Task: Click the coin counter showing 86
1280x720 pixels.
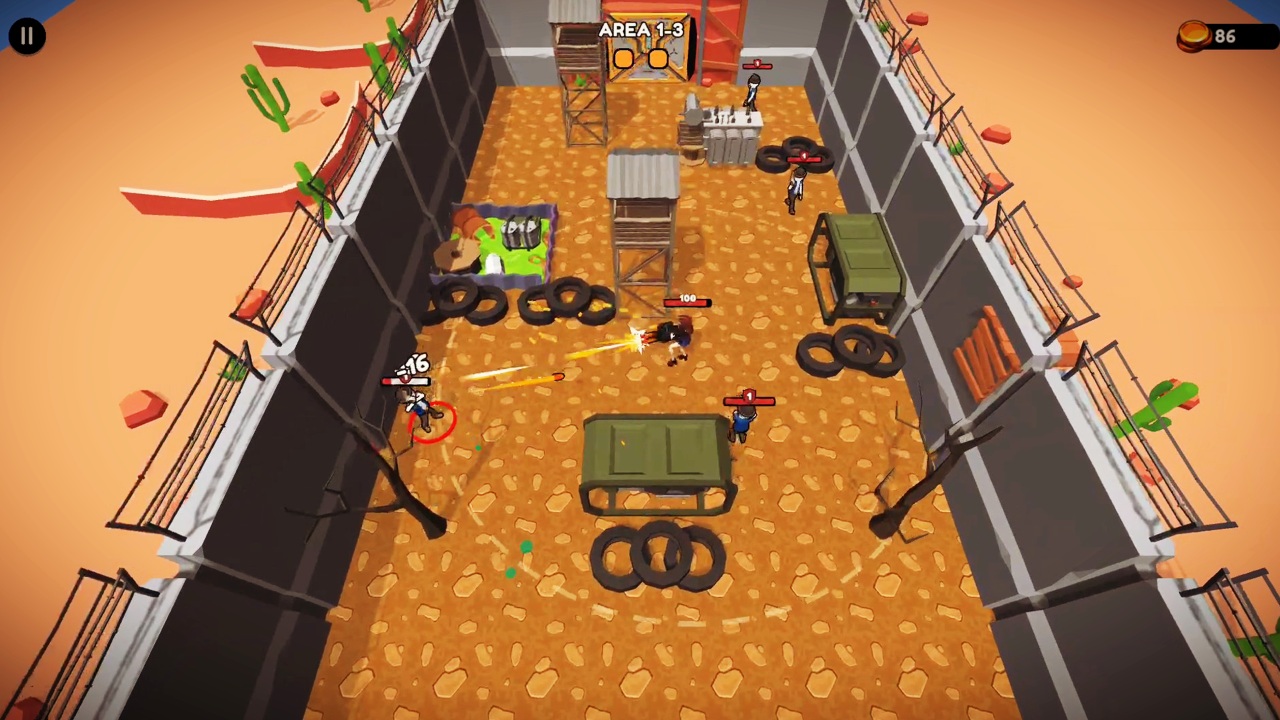Action: coord(1225,36)
